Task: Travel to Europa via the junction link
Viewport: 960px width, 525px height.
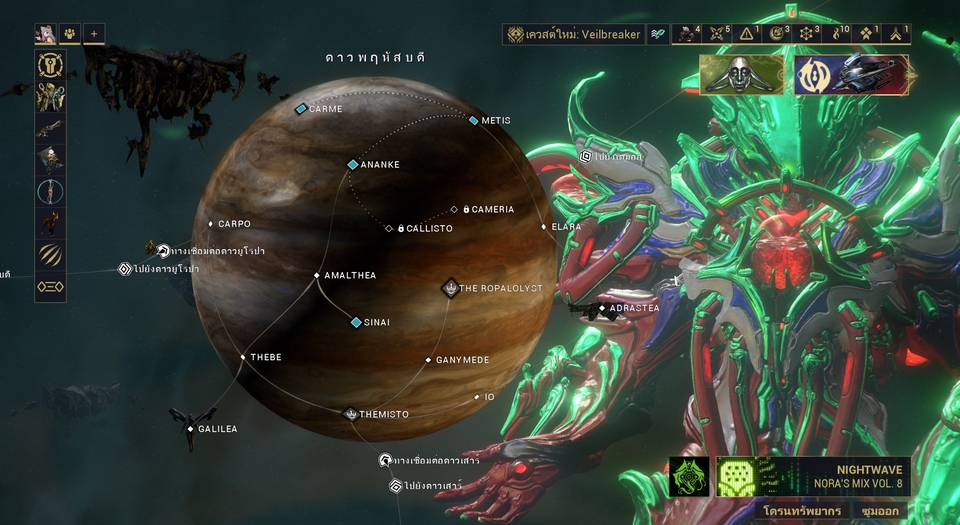Action: pyautogui.click(x=162, y=250)
